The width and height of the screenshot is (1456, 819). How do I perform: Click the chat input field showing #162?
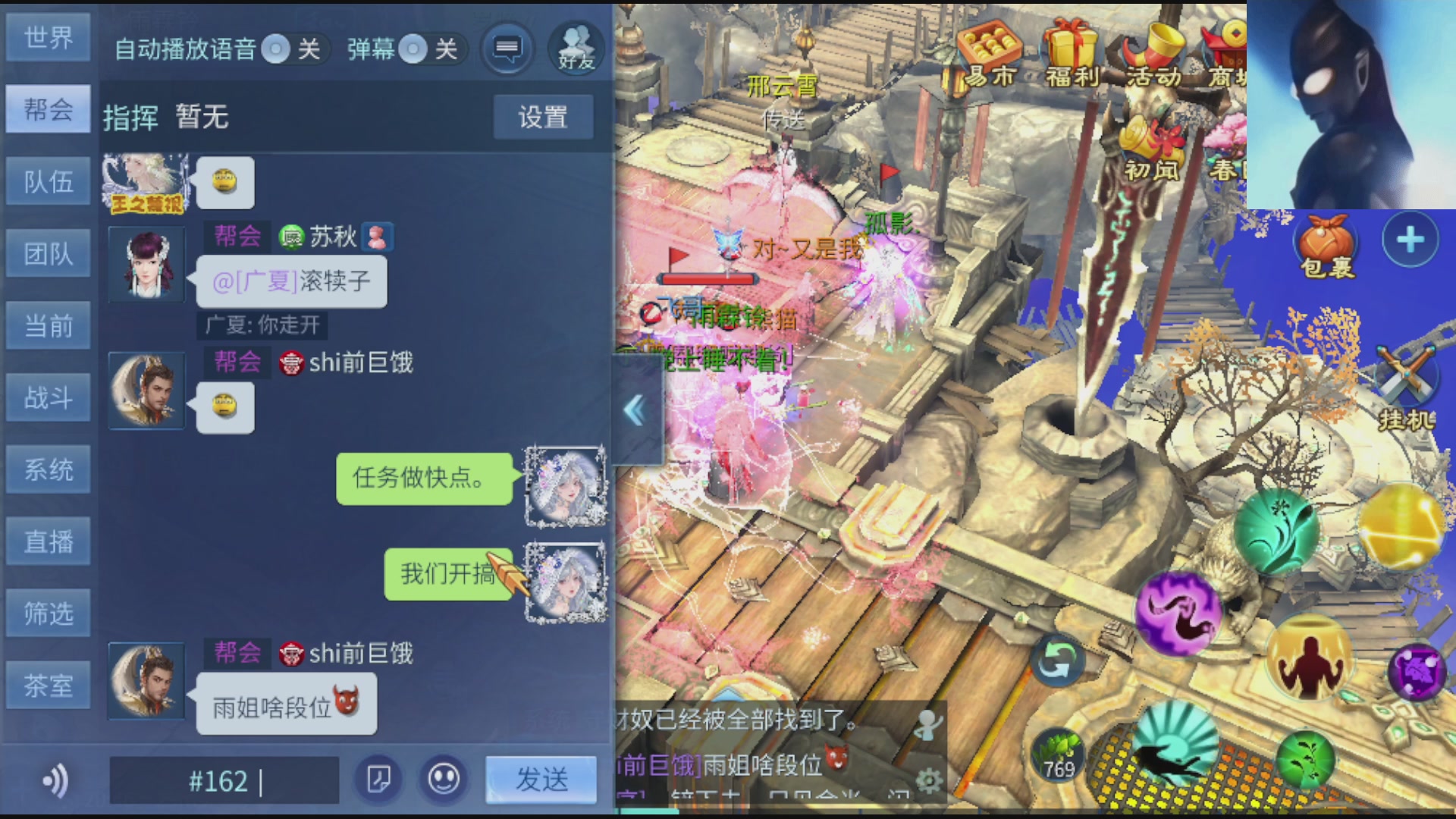(x=227, y=780)
